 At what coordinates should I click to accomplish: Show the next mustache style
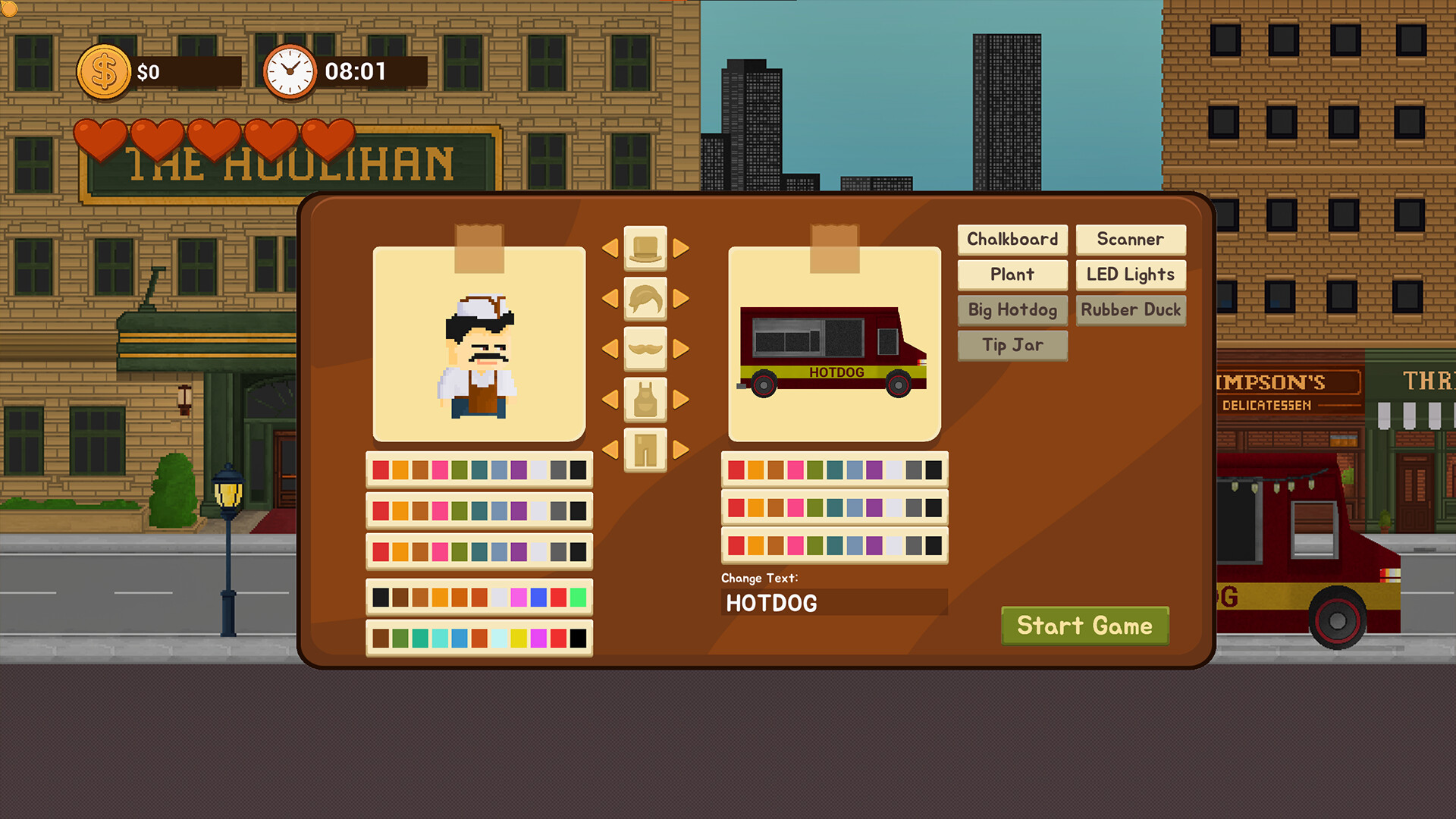click(681, 349)
